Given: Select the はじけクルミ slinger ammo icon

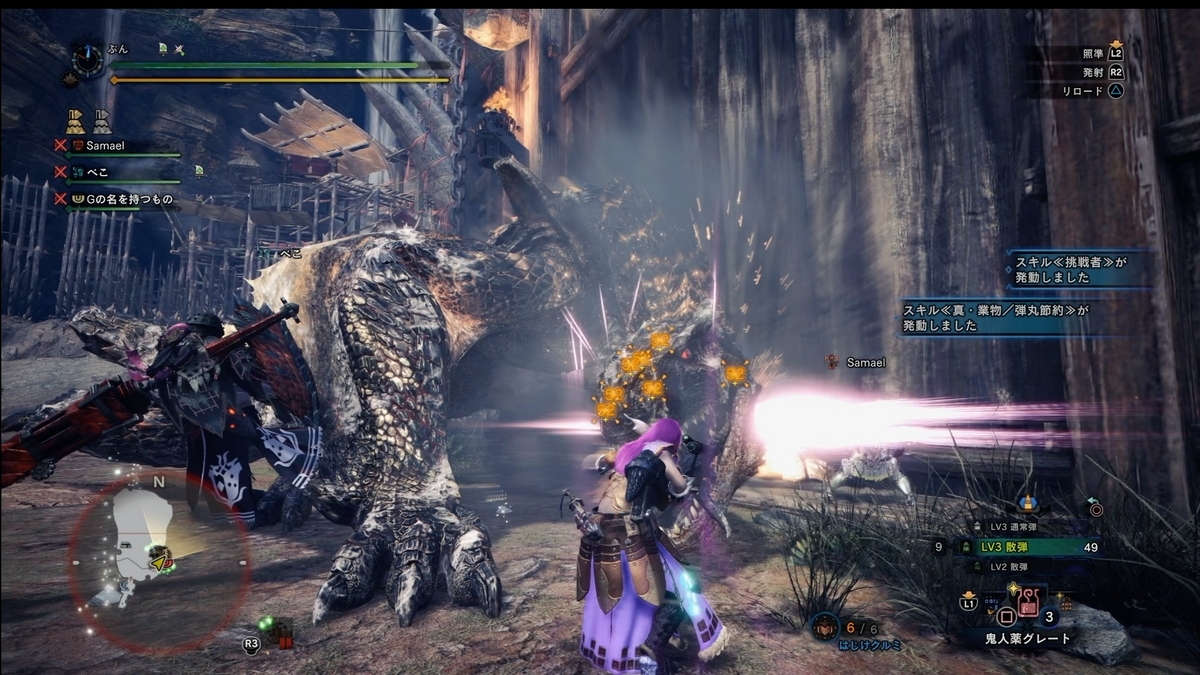Looking at the screenshot, I should pos(826,627).
